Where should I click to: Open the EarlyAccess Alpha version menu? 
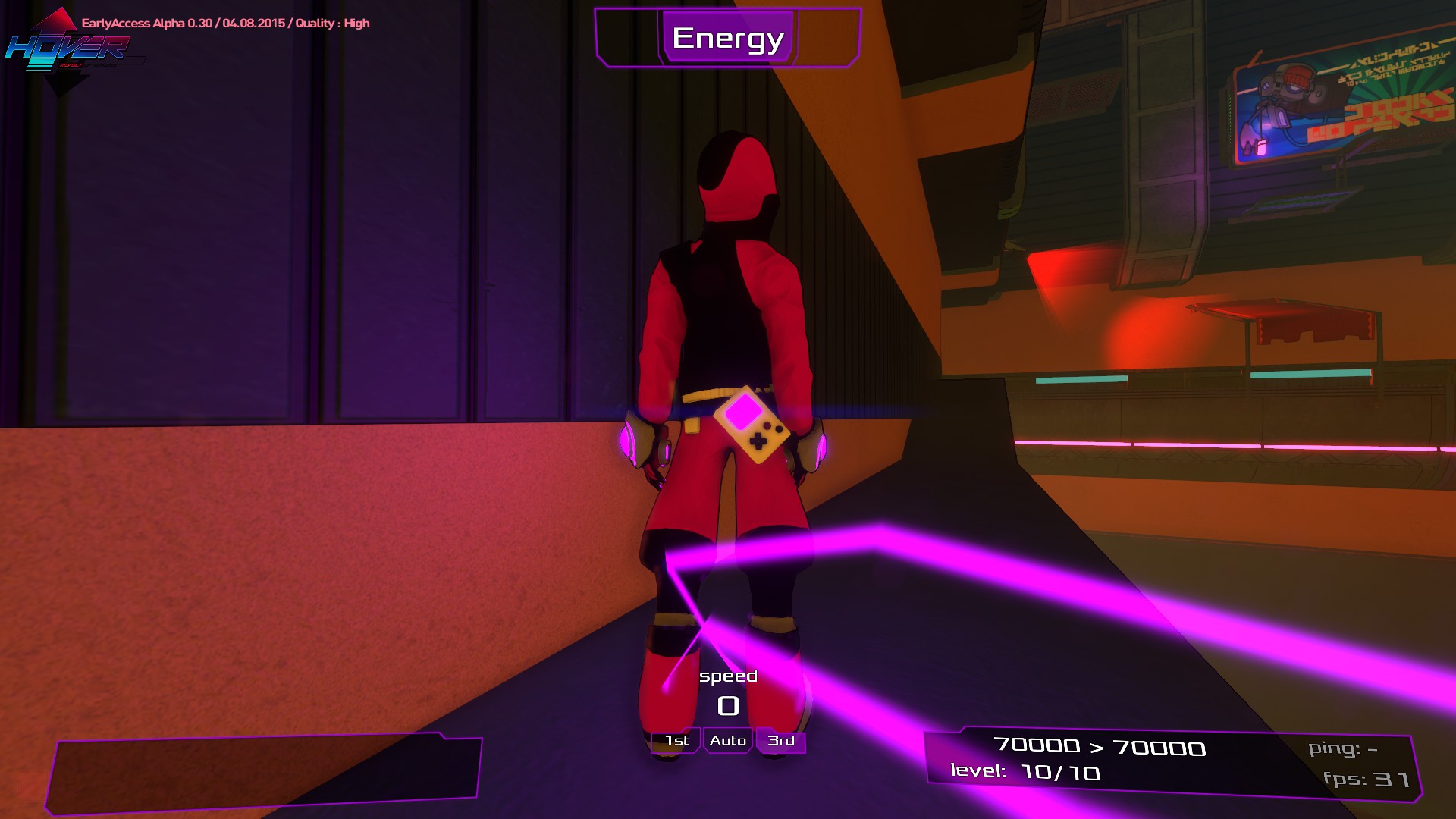click(225, 23)
